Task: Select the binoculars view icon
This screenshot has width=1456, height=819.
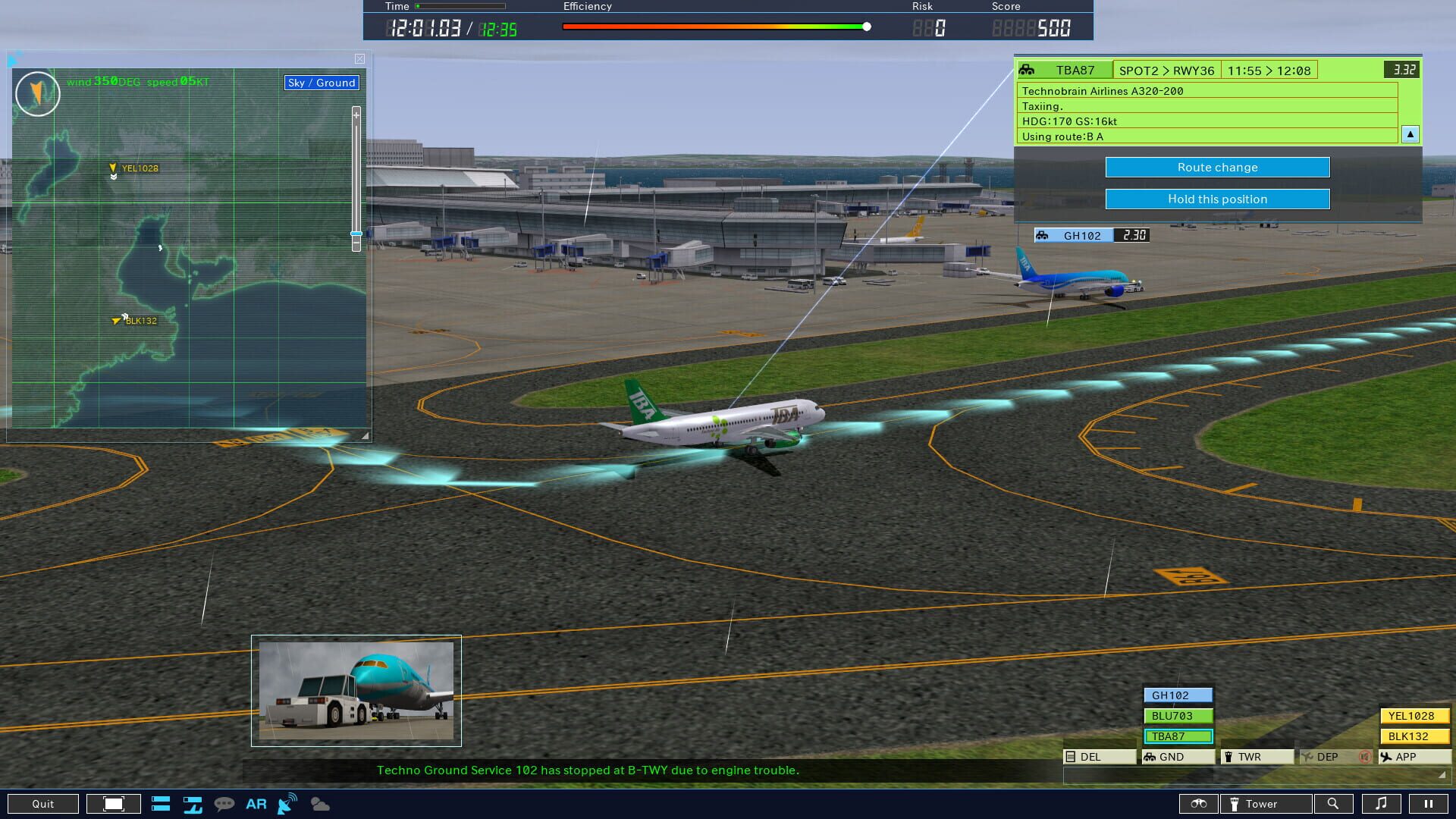Action: [x=1199, y=804]
